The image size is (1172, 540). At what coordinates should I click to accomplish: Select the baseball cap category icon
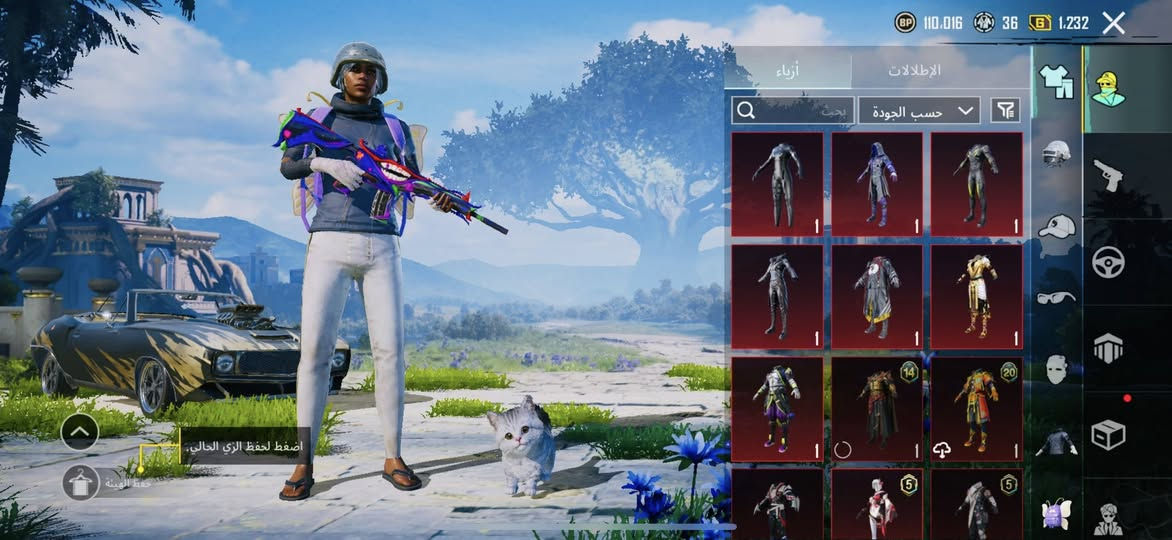[x=1056, y=226]
